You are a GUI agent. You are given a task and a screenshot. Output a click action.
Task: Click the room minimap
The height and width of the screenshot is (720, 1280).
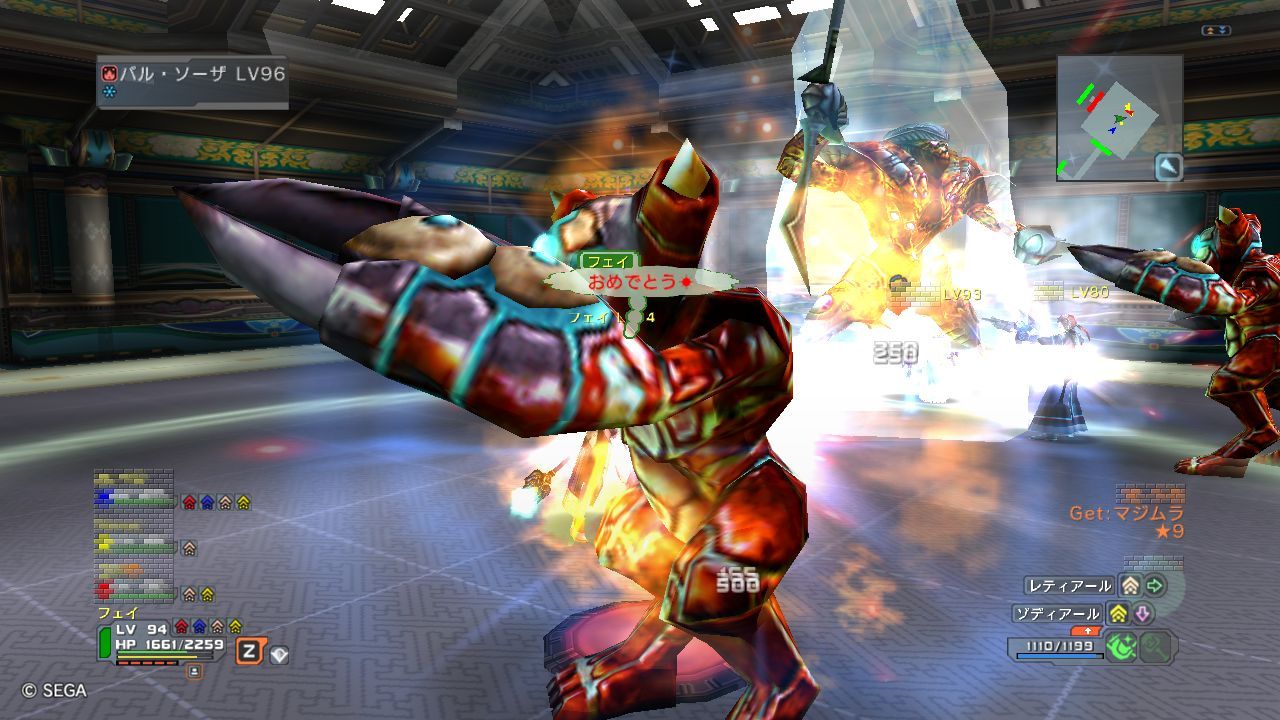(x=1119, y=117)
